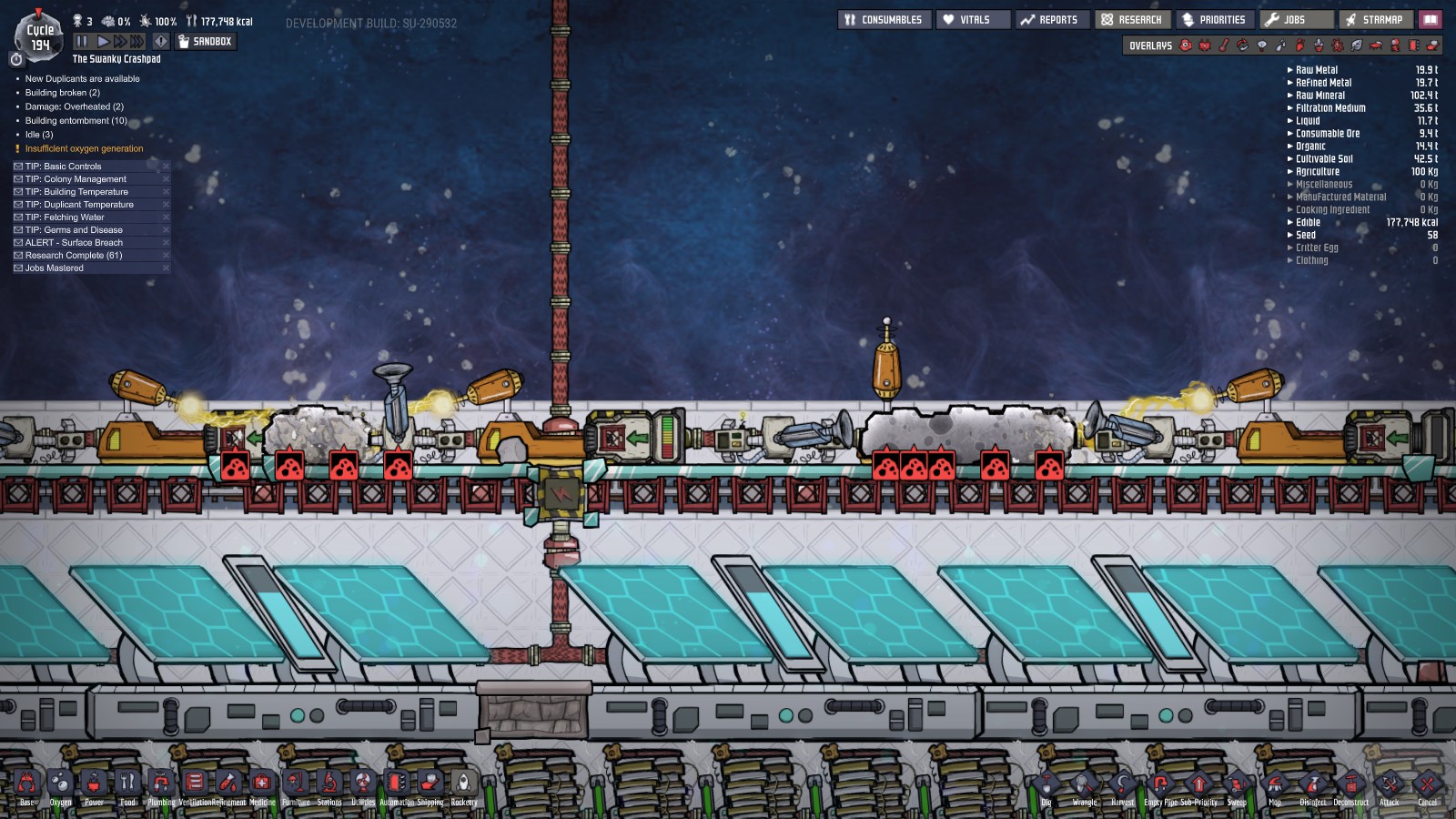Open the Research screen
This screenshot has width=1456, height=819.
pyautogui.click(x=1132, y=18)
